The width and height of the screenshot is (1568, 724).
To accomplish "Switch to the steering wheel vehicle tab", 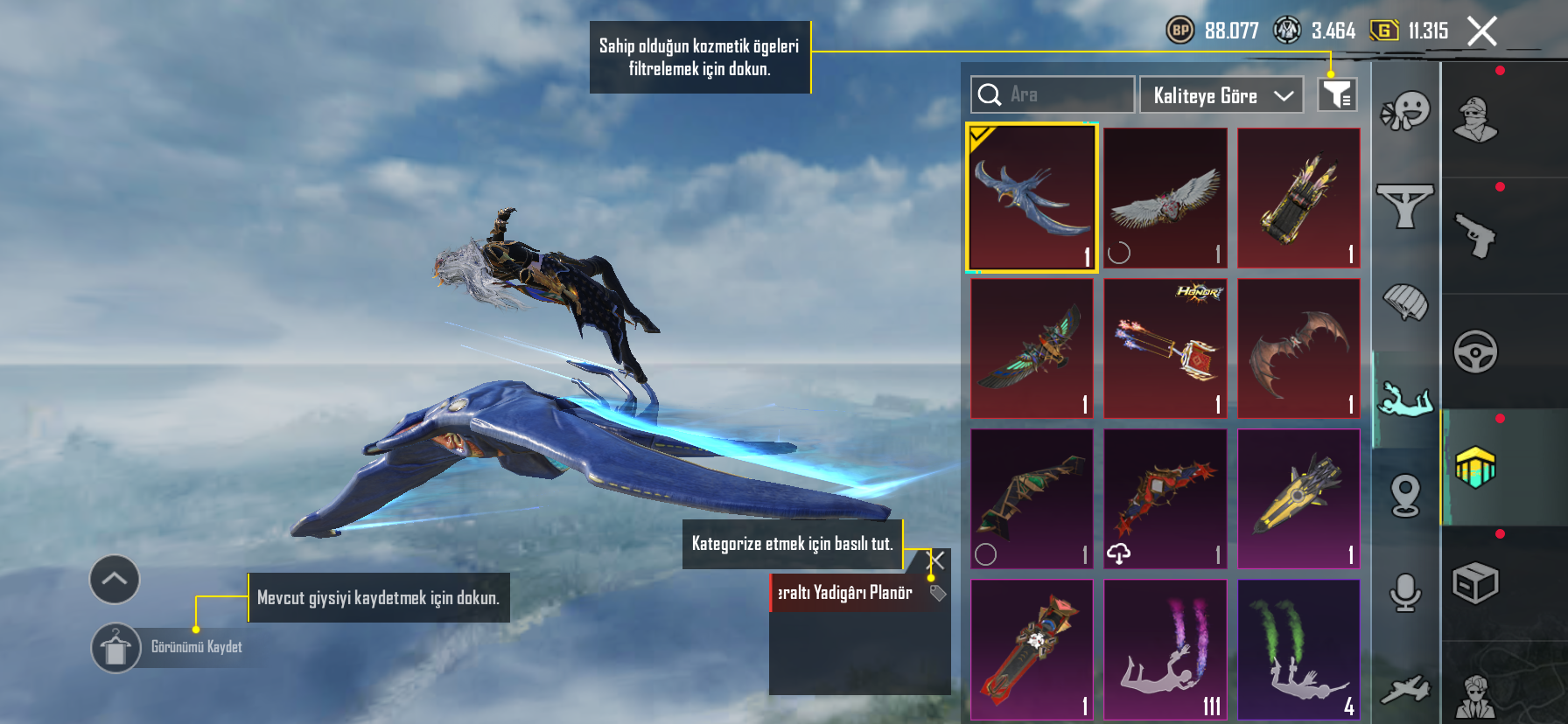I will click(1476, 352).
